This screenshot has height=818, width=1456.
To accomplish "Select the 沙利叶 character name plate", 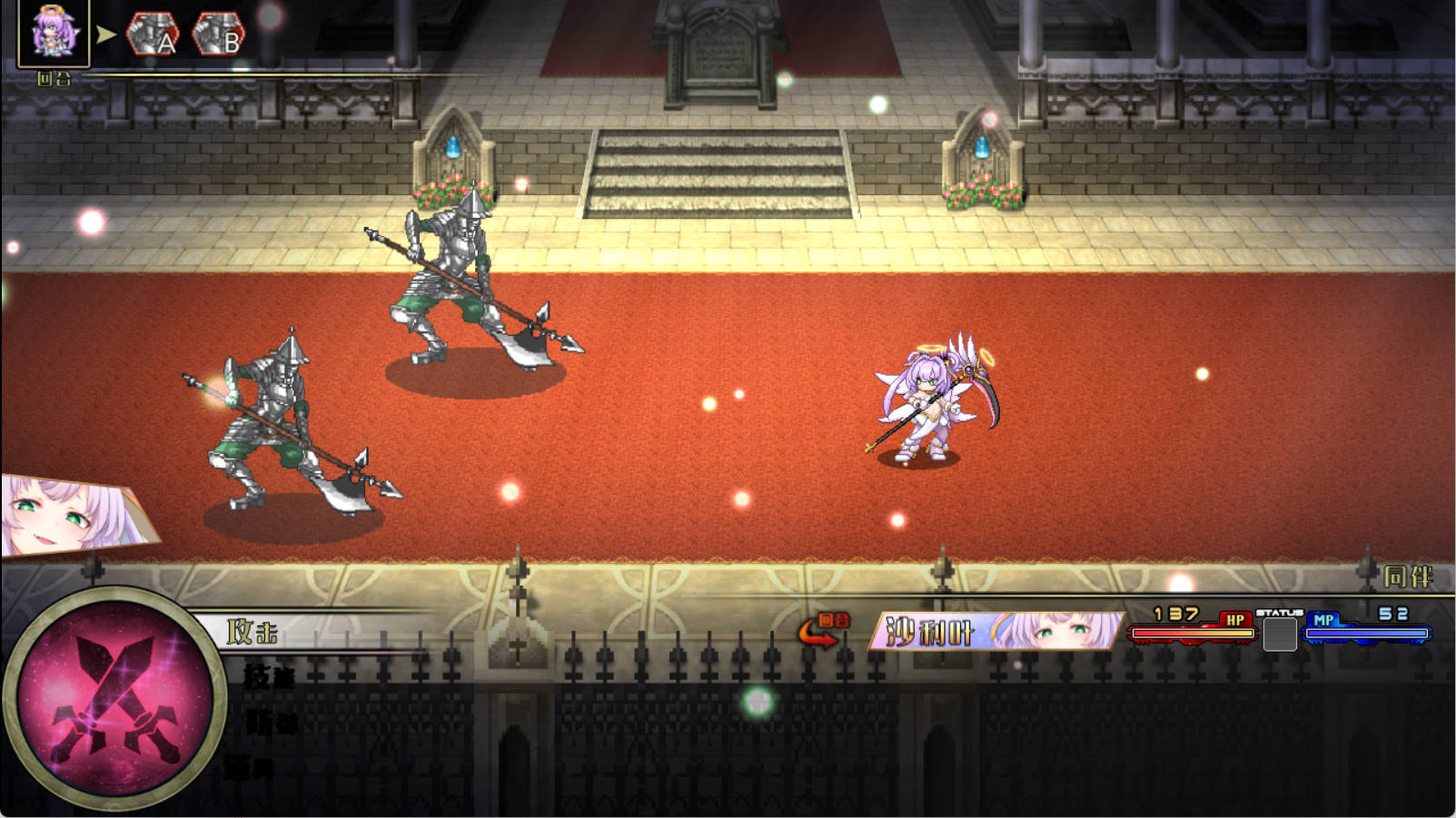I will coord(996,631).
